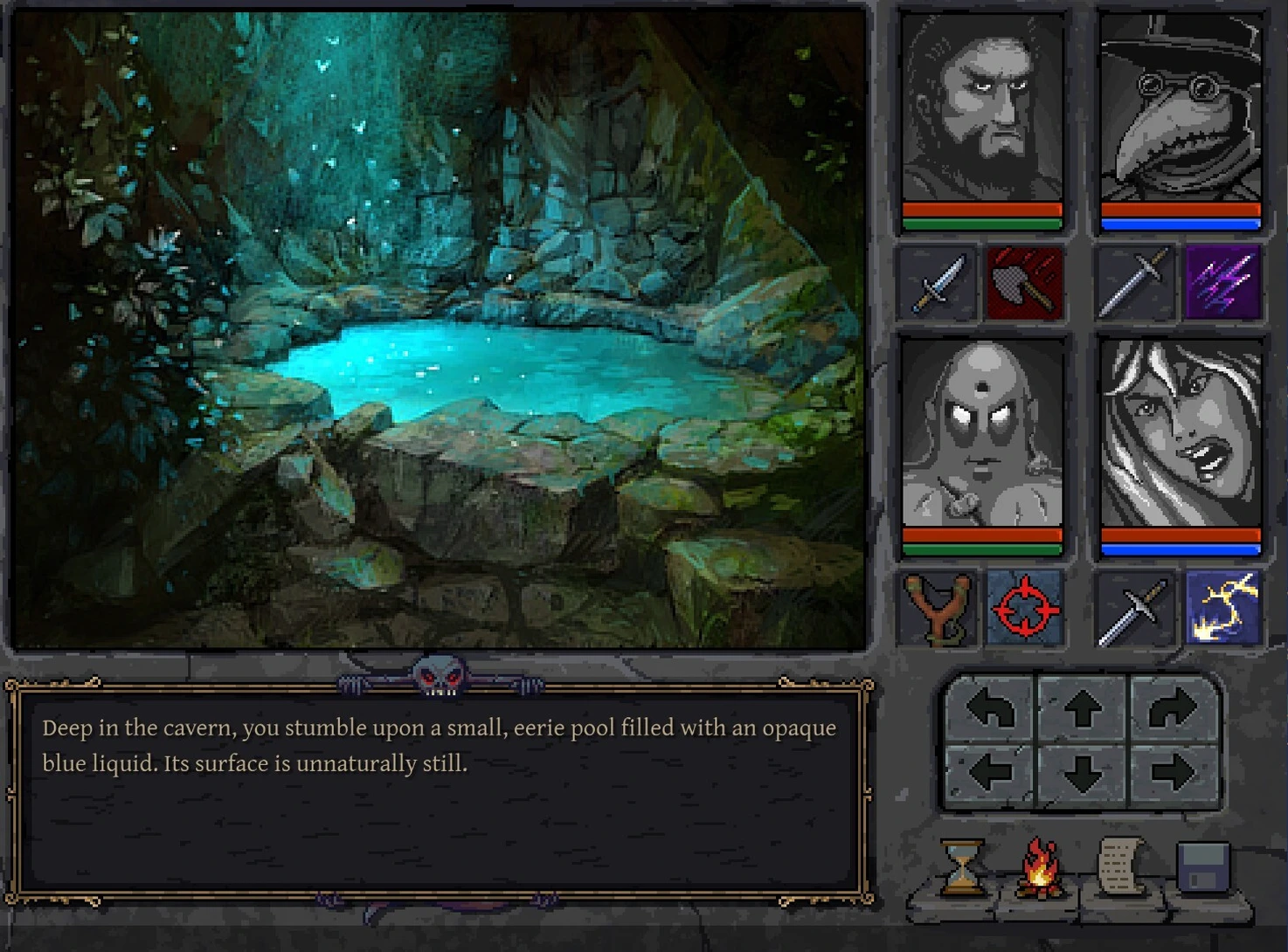Select the bearded warrior portrait
This screenshot has width=1288, height=952.
click(x=982, y=109)
